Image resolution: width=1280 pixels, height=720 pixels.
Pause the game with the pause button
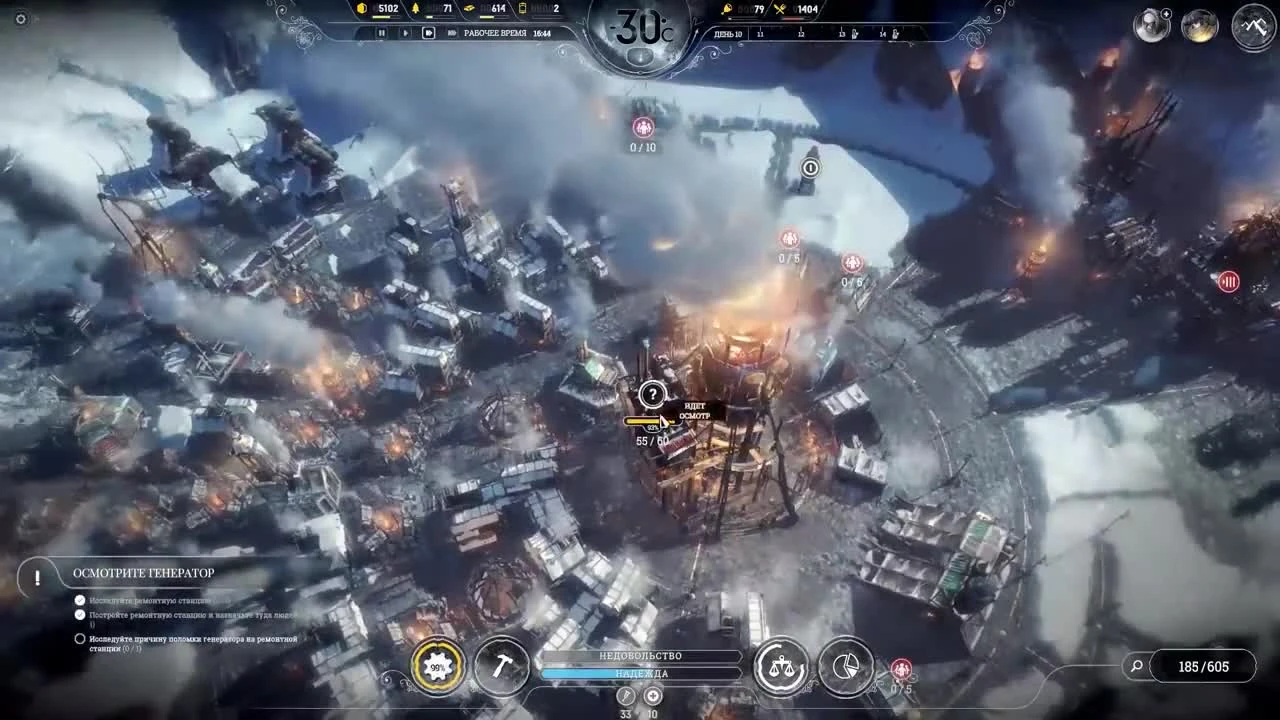coord(381,32)
